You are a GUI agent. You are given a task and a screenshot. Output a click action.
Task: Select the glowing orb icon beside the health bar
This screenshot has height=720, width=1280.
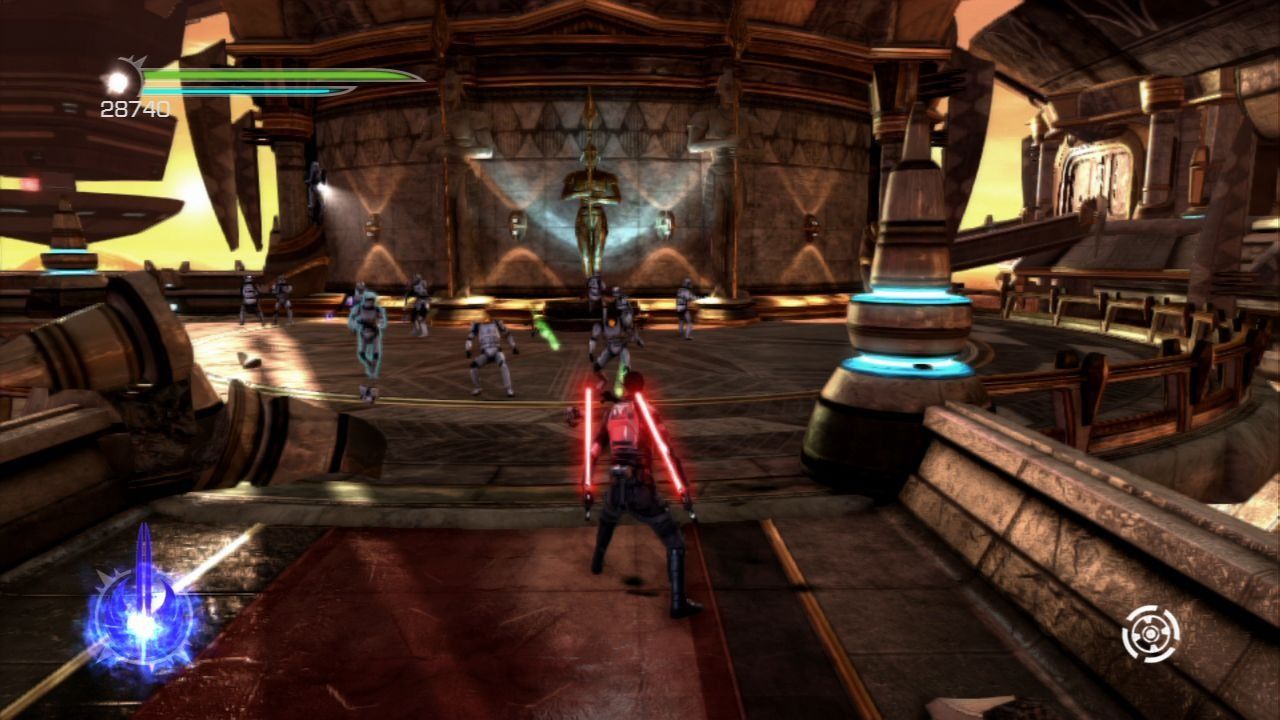point(120,80)
